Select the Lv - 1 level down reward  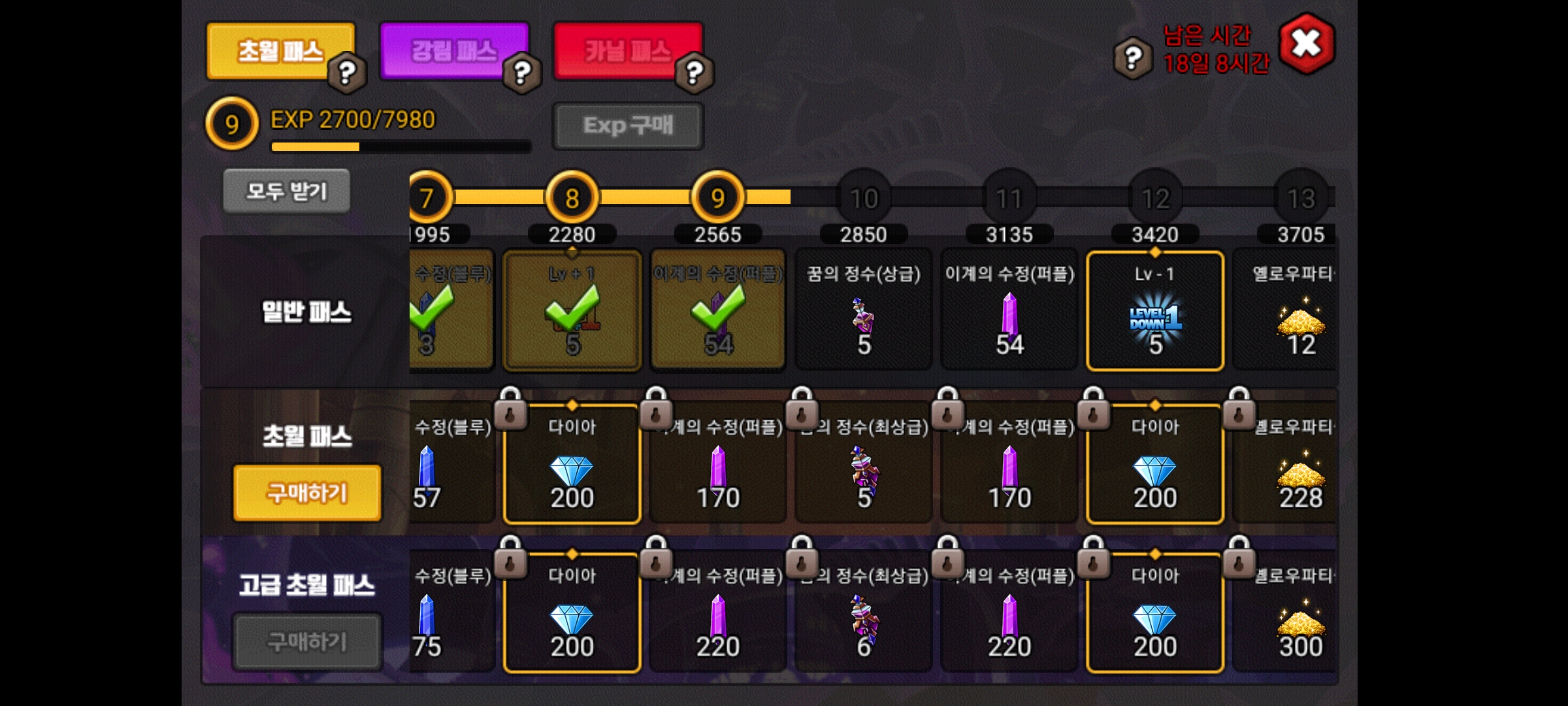coord(1154,311)
